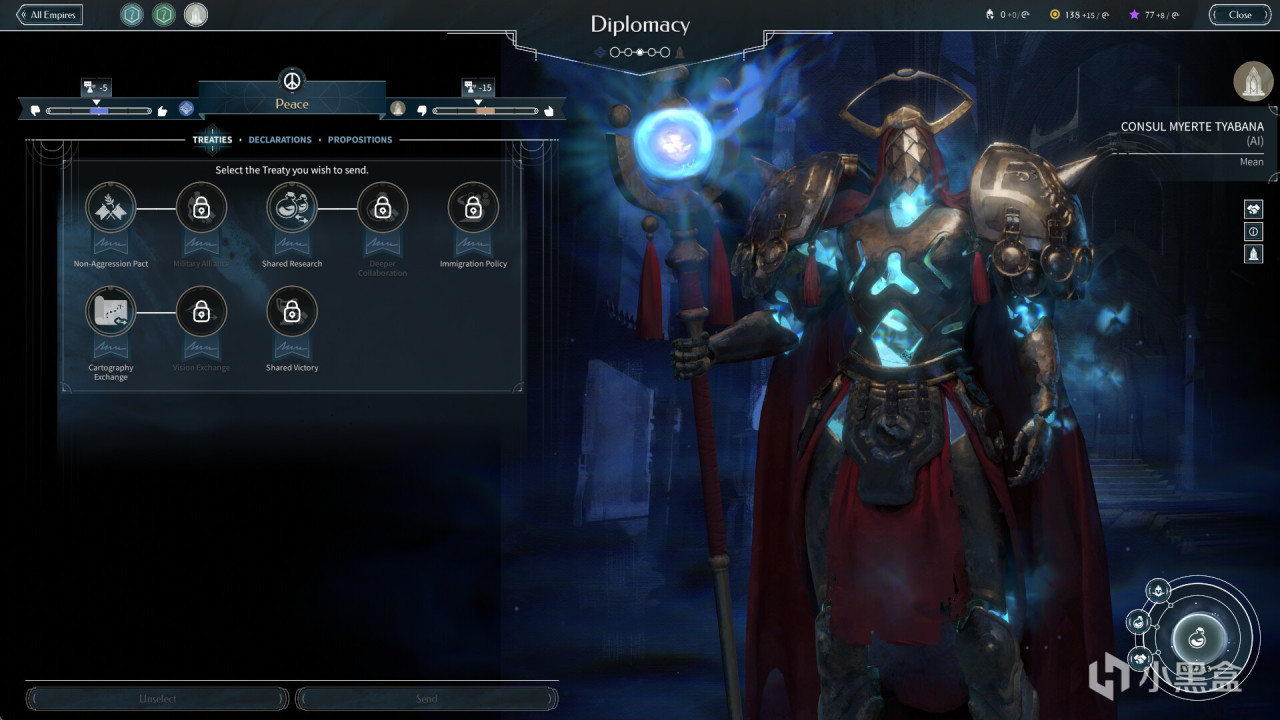Click the locked Immigration Policy treaty

coord(473,208)
